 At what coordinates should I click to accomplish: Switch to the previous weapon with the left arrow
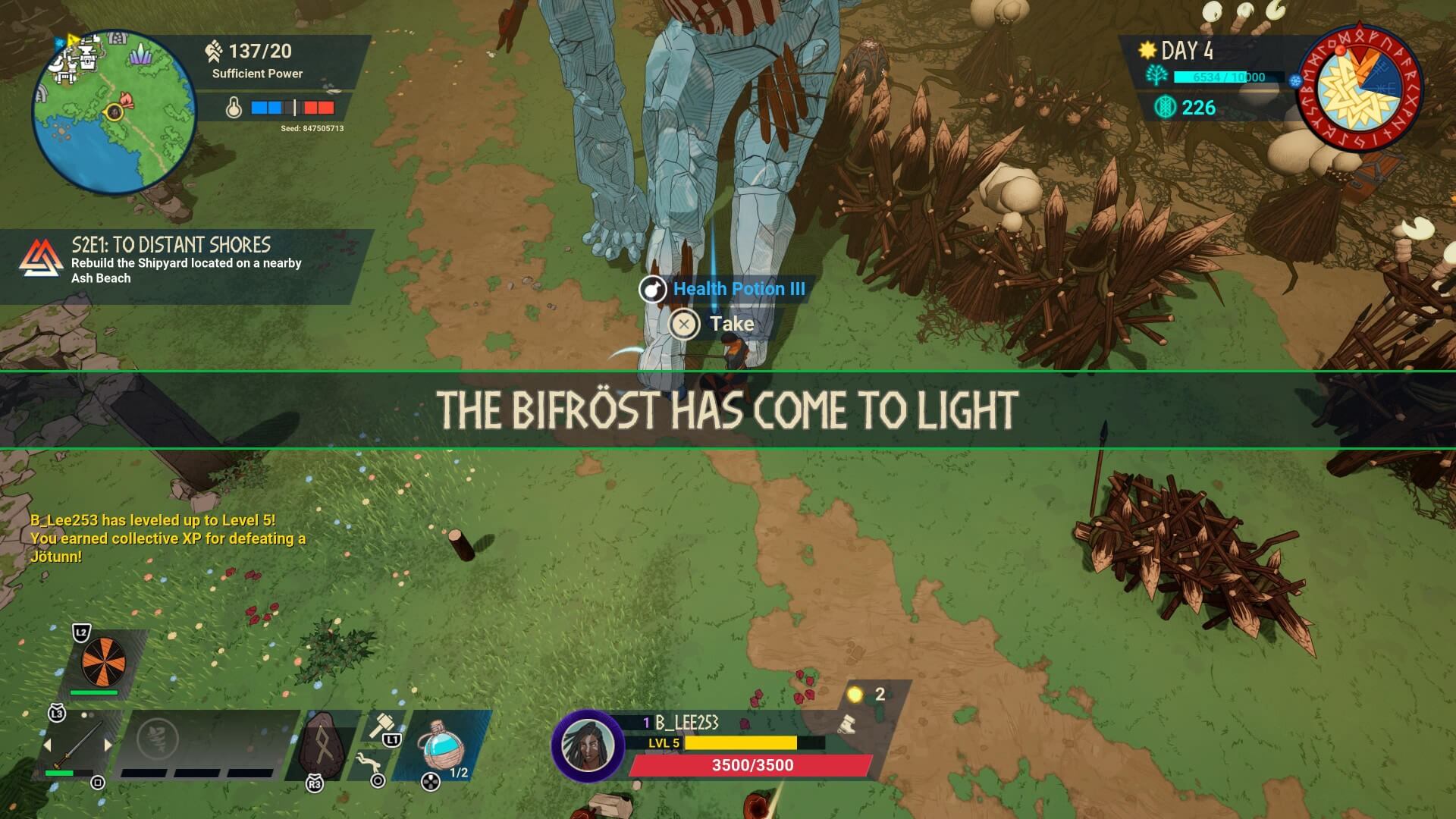(x=47, y=745)
